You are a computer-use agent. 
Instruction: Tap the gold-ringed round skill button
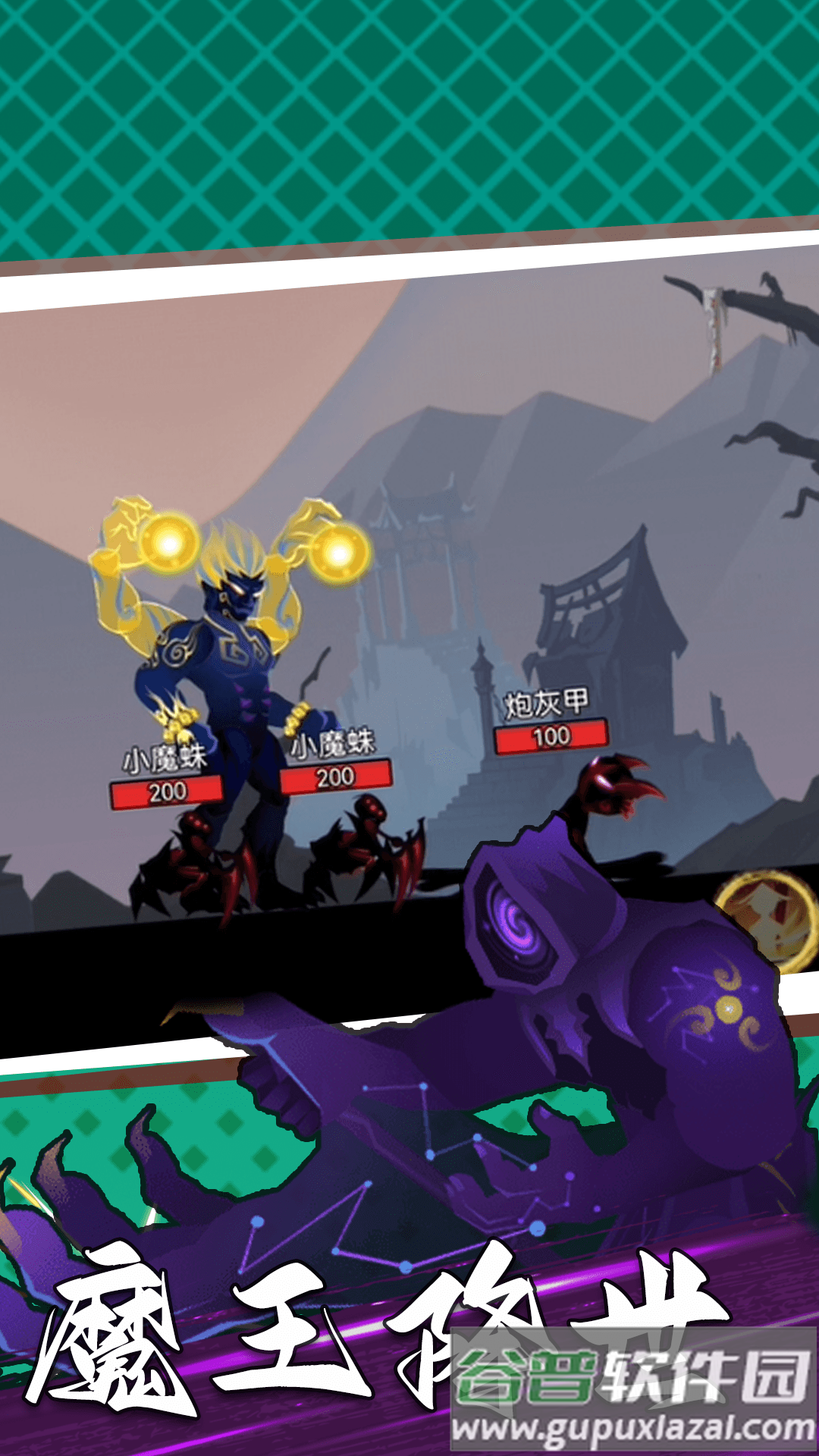click(x=767, y=918)
